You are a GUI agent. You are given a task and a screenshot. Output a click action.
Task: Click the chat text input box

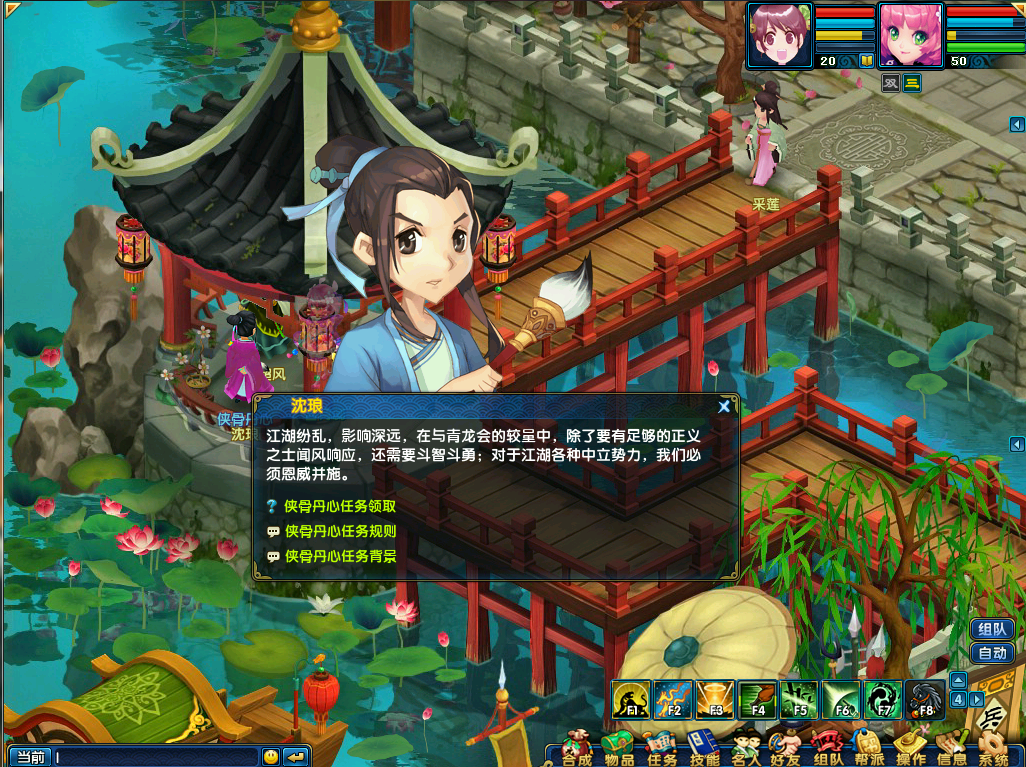(155, 757)
